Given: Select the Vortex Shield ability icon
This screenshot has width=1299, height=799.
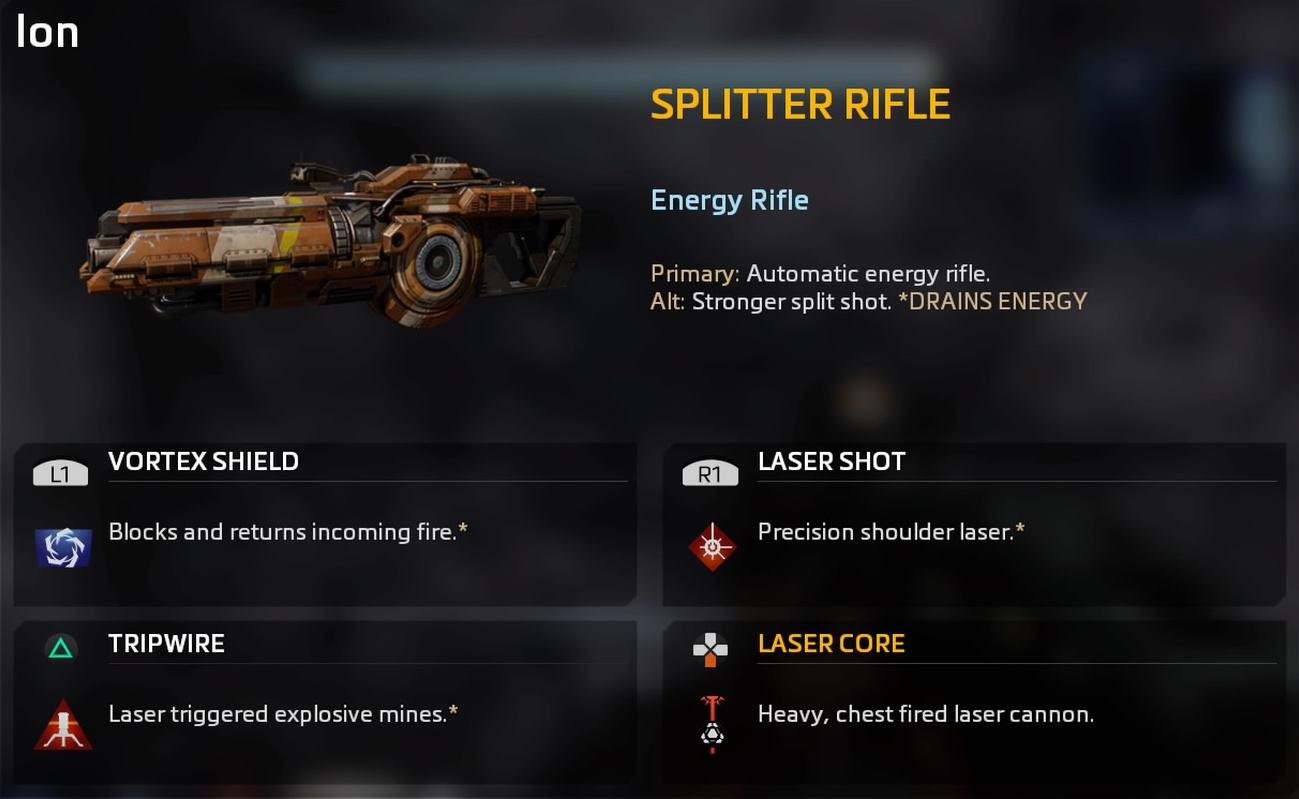Looking at the screenshot, I should [x=63, y=548].
